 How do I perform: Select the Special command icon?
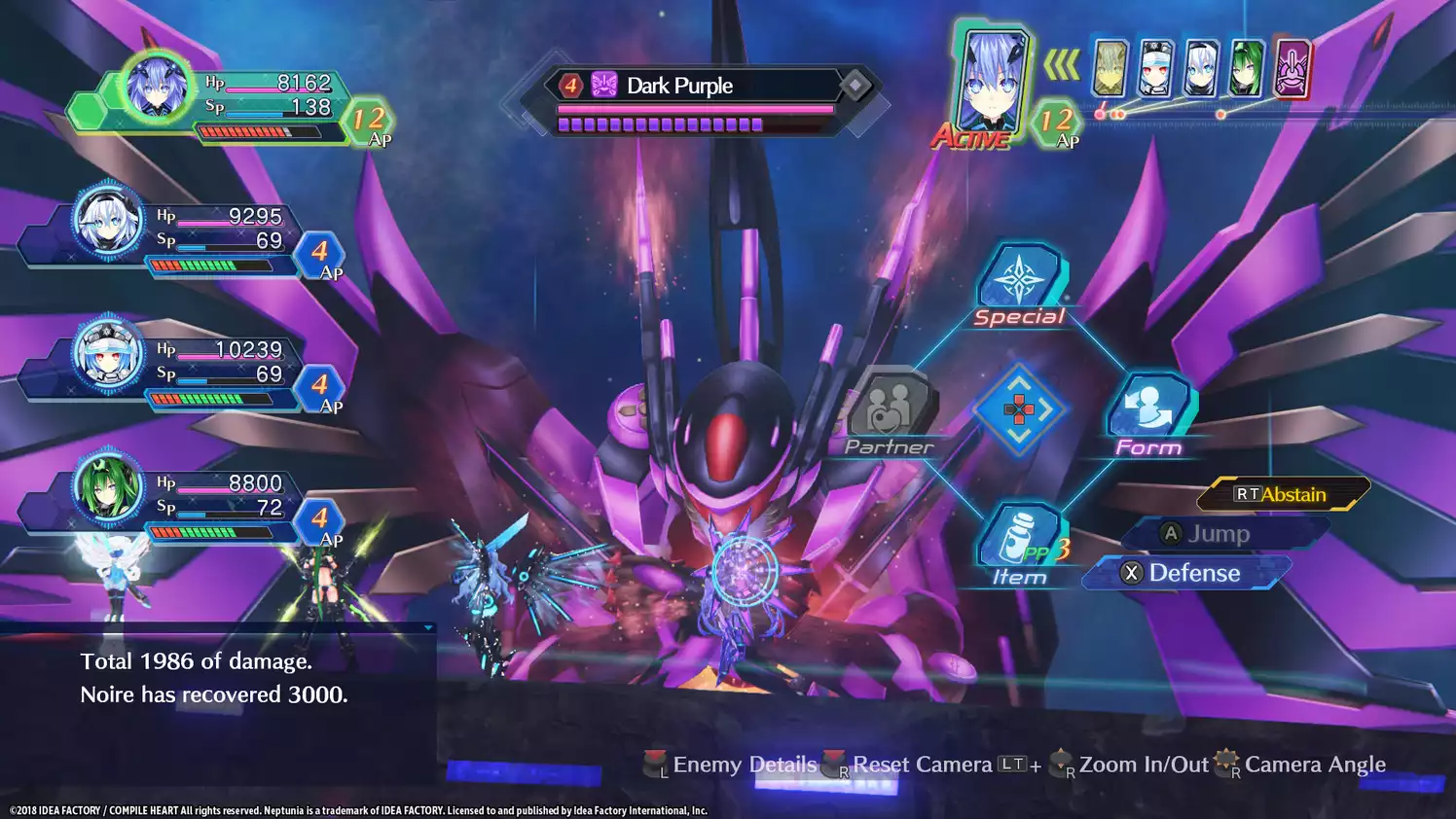point(1020,282)
